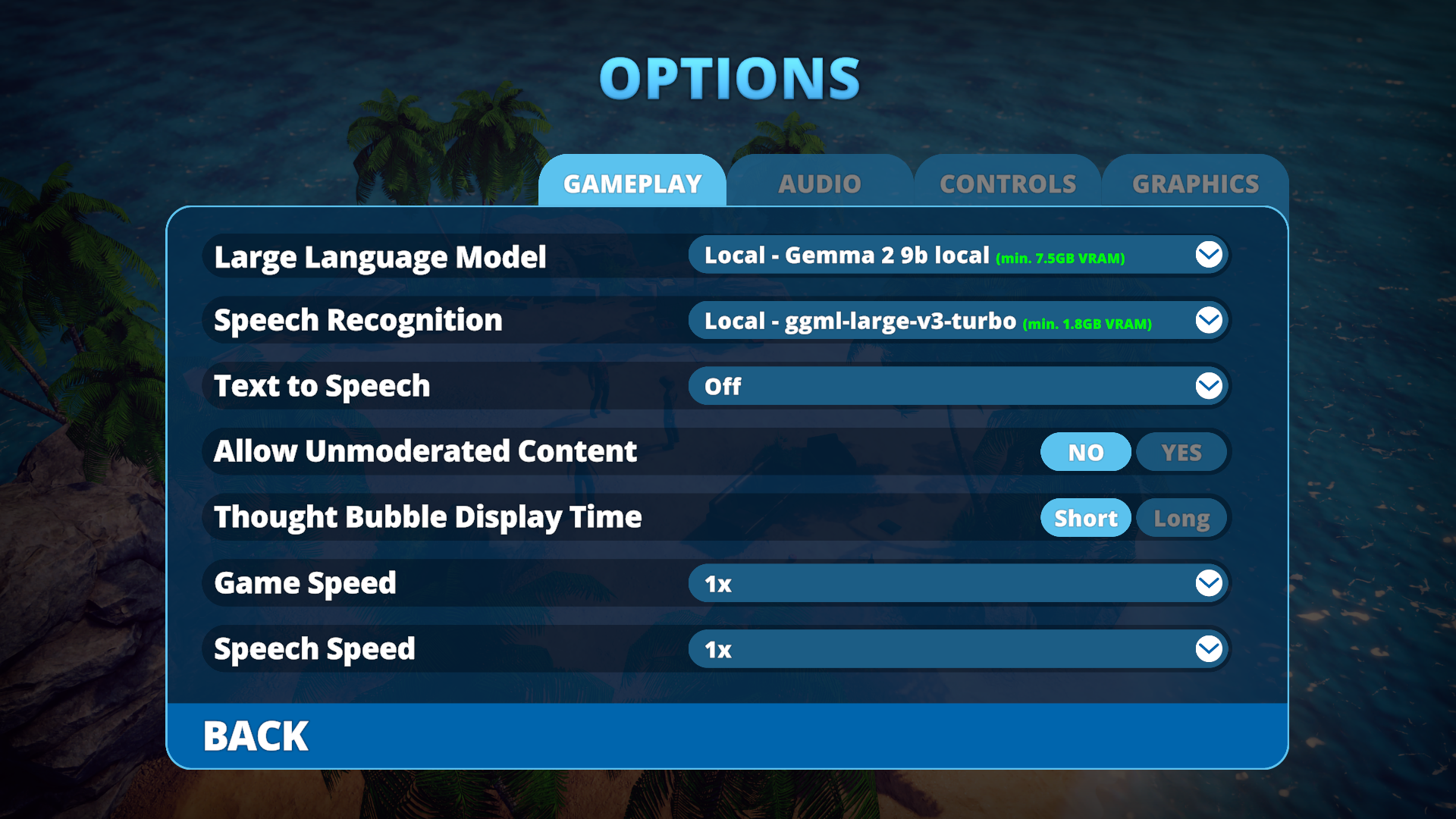Set thought bubble display time to Short
Image resolution: width=1456 pixels, height=819 pixels.
pyautogui.click(x=1086, y=519)
